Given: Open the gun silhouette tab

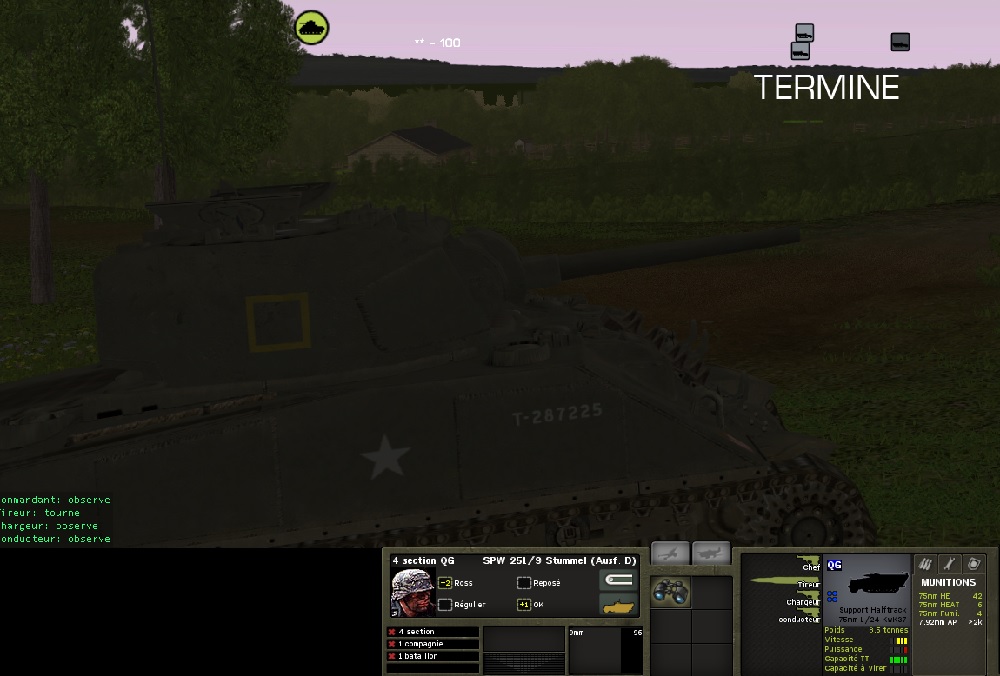Looking at the screenshot, I should pyautogui.click(x=711, y=553).
